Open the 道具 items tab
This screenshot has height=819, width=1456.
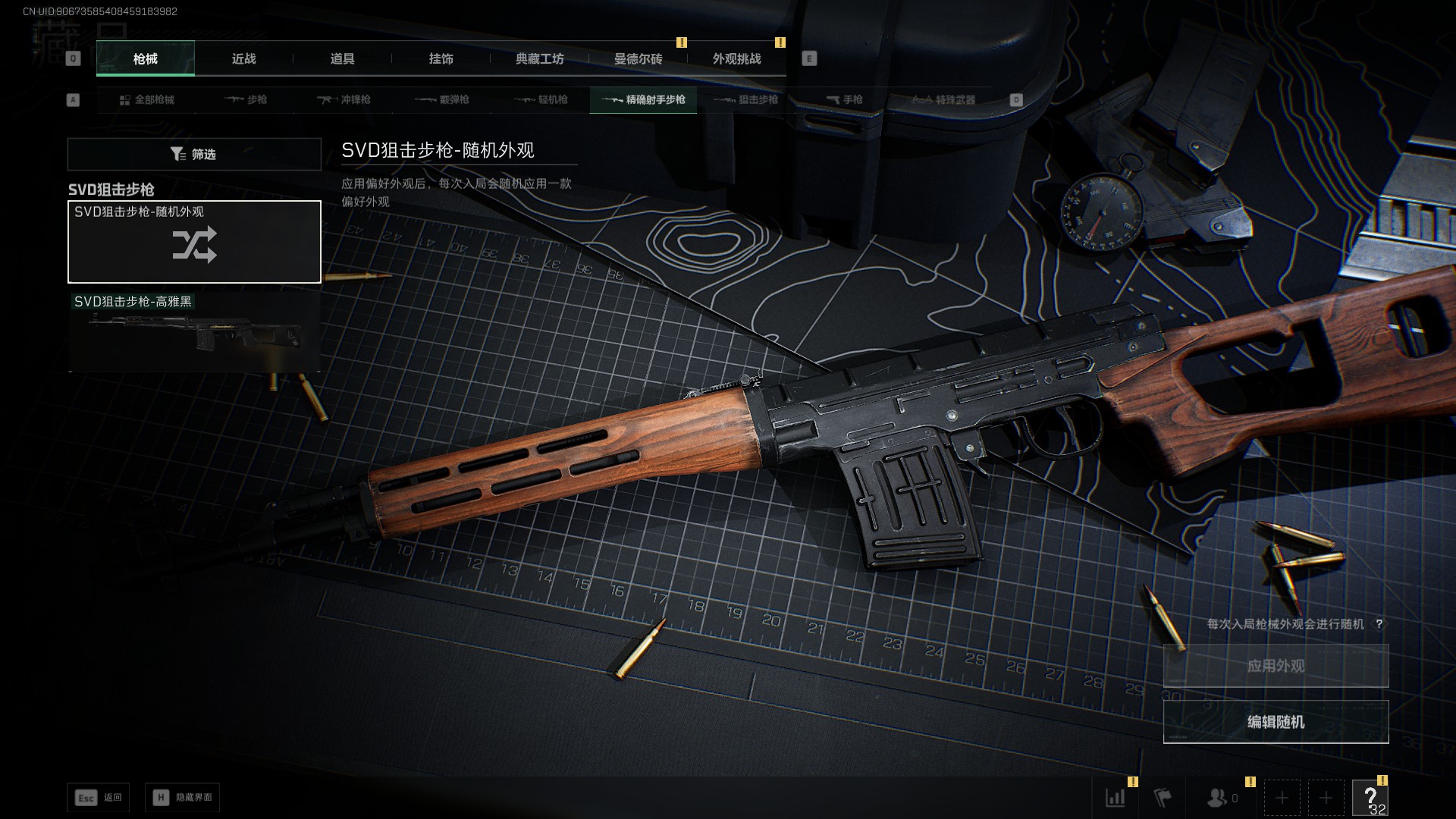(x=342, y=58)
